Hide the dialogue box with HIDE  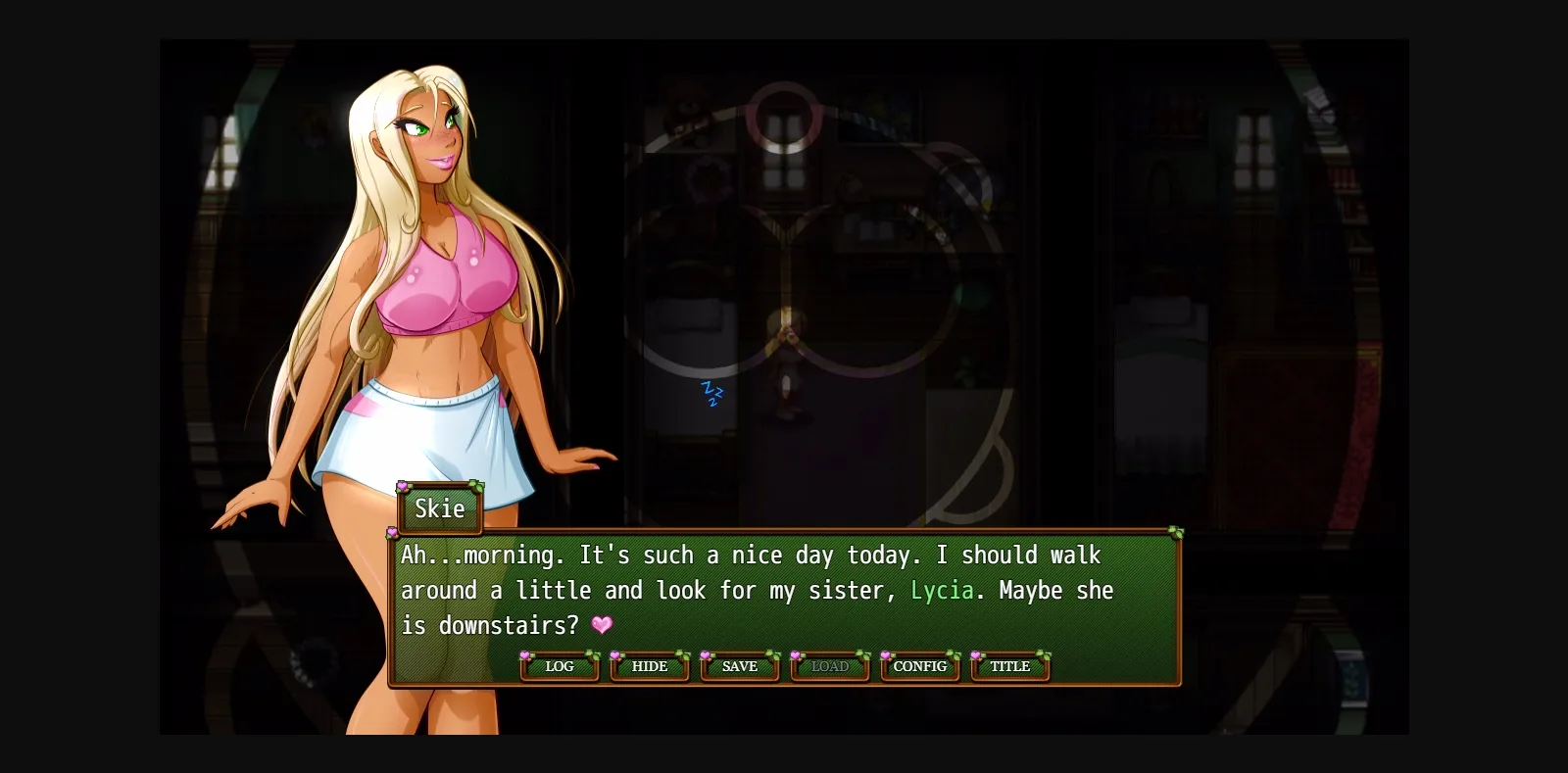coord(649,666)
